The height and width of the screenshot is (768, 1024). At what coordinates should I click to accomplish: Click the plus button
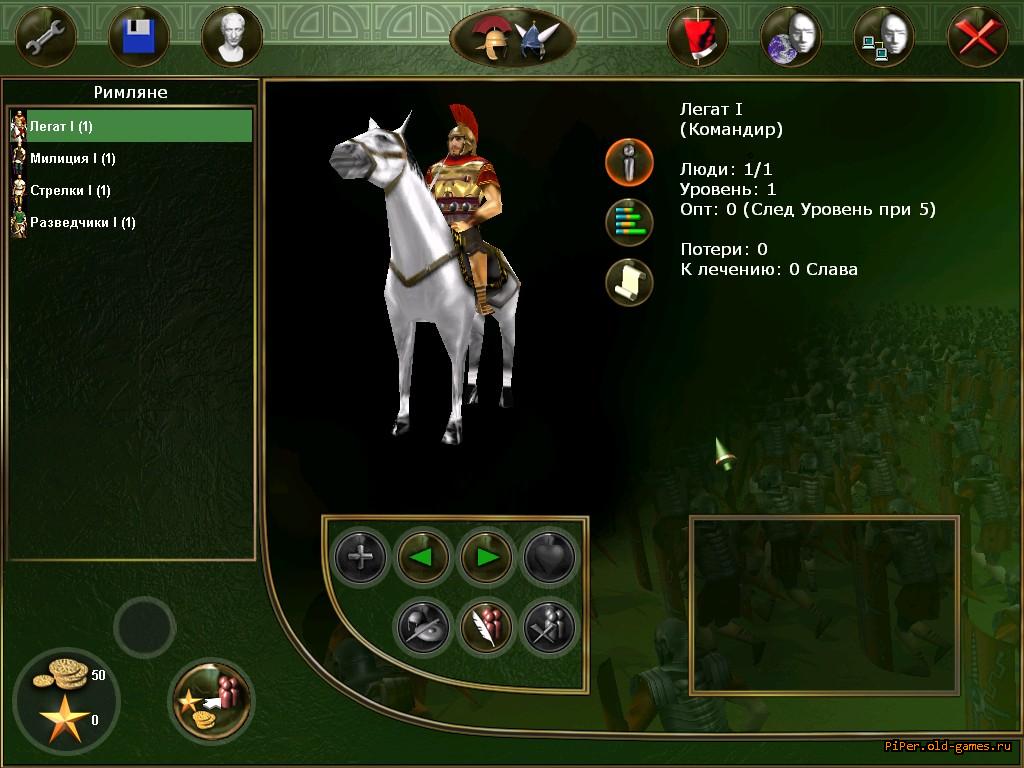tap(360, 557)
